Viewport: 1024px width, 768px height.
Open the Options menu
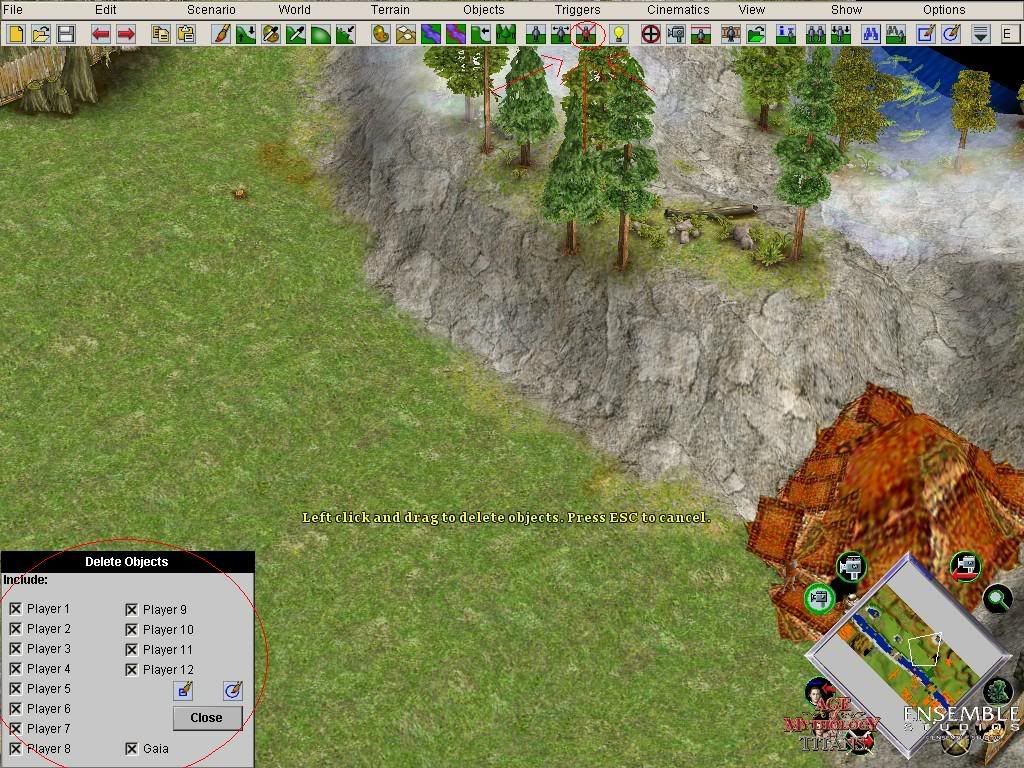[944, 10]
